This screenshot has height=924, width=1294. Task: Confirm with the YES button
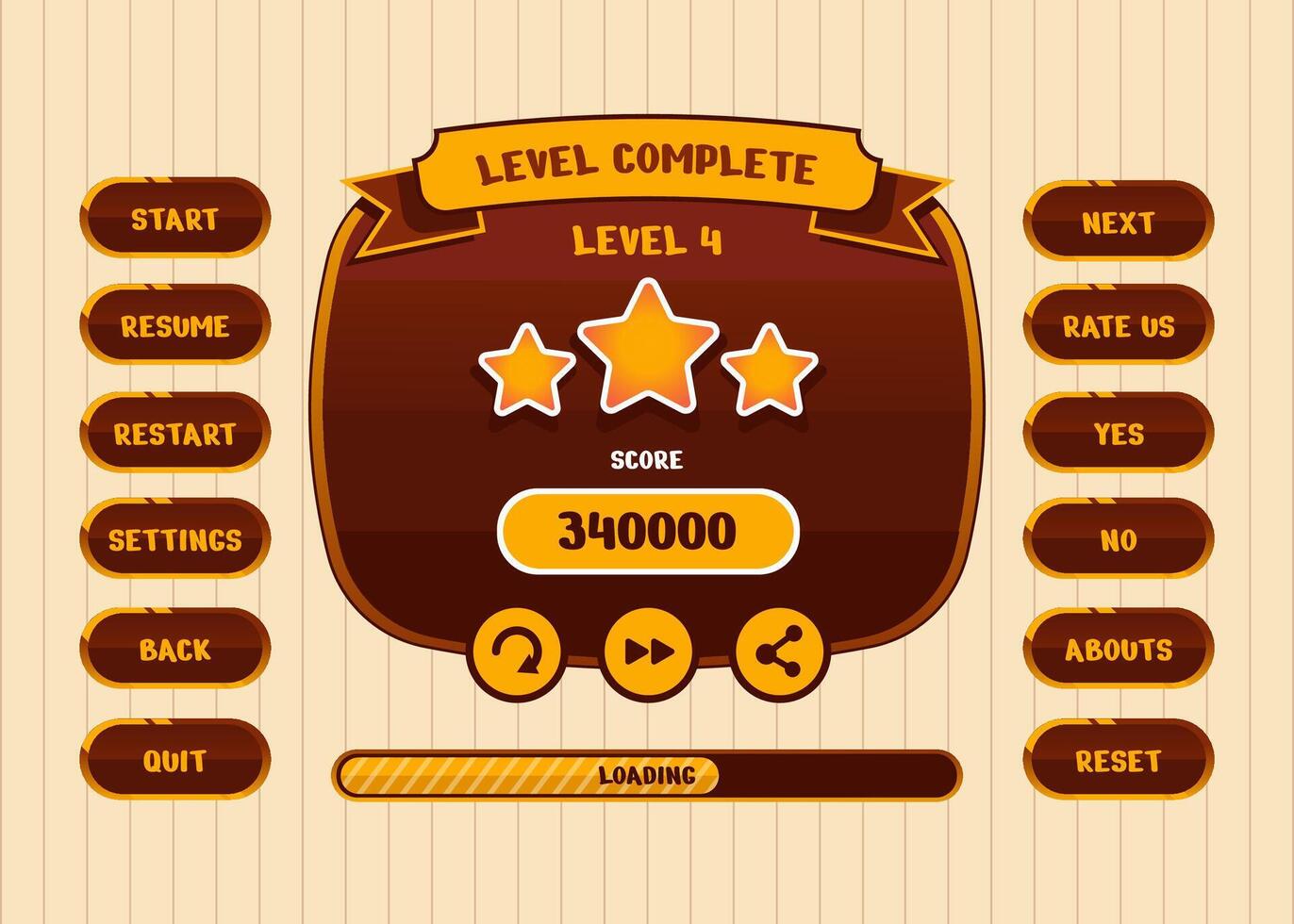[1119, 434]
